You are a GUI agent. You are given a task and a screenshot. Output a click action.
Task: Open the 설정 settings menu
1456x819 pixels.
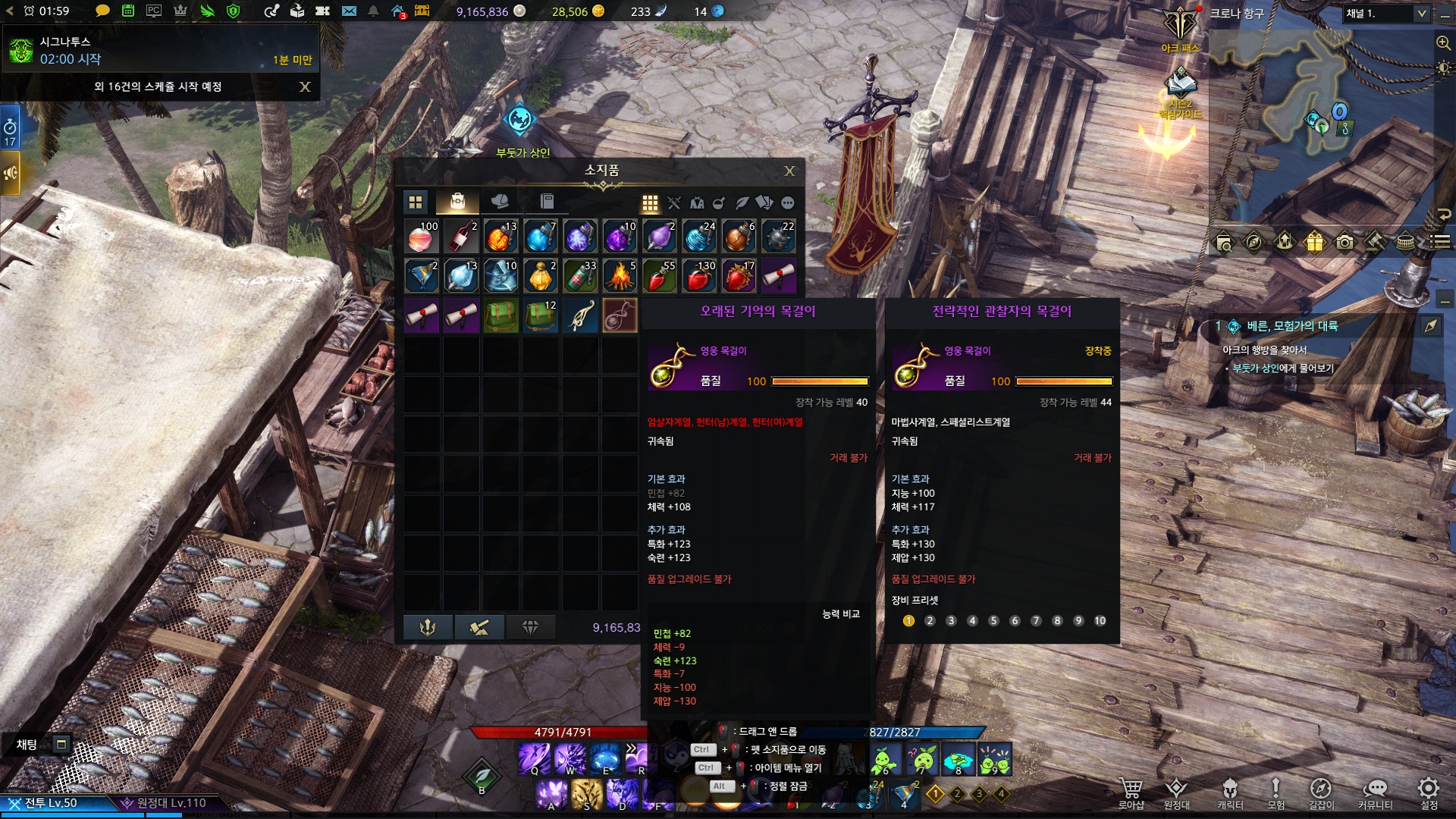tap(1429, 792)
